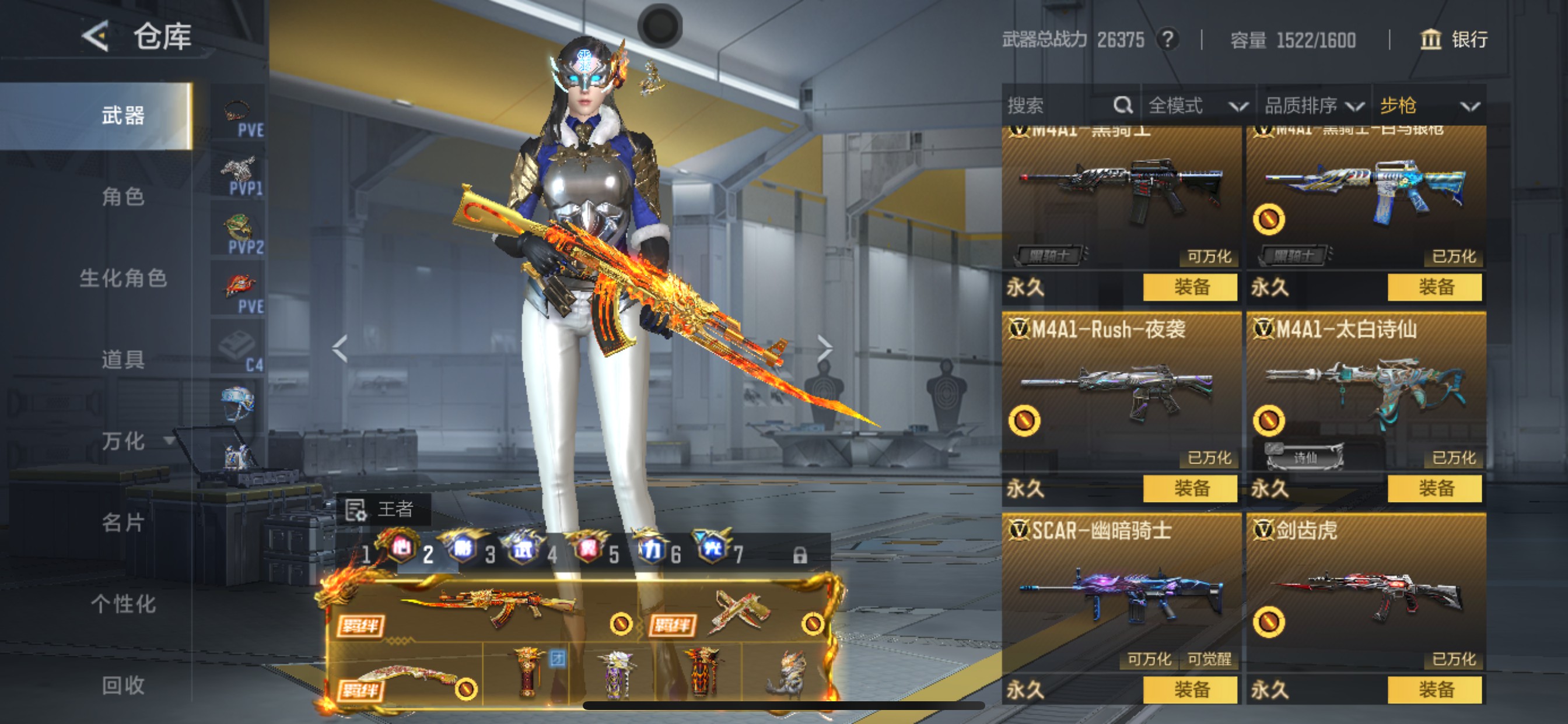Image resolution: width=1568 pixels, height=724 pixels.
Task: Show weapon power help via question mark
Action: click(x=1167, y=40)
